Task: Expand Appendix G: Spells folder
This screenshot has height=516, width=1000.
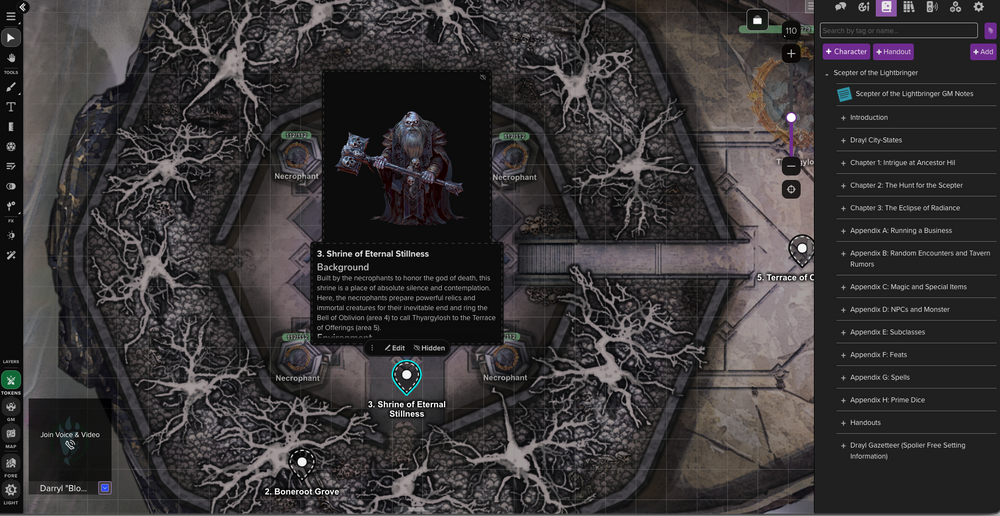Action: 880,378
